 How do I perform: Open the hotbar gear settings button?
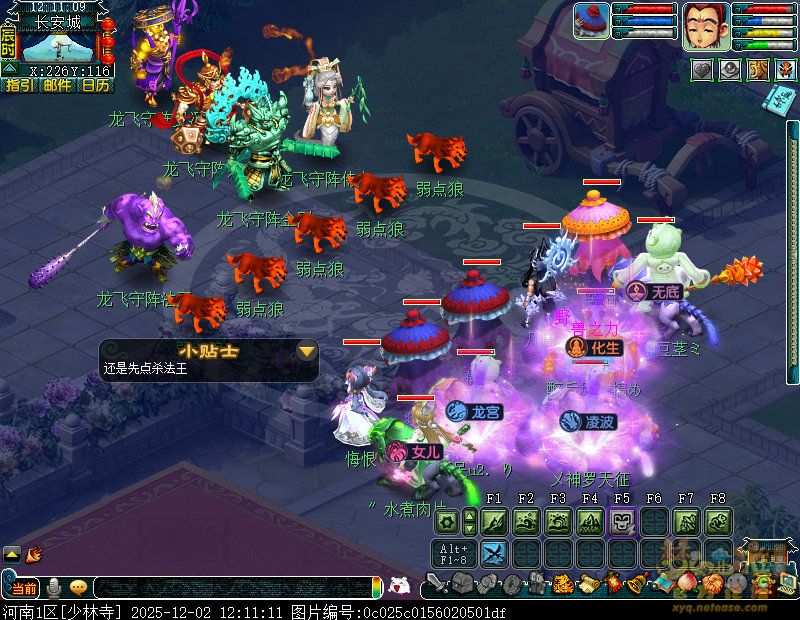[x=447, y=521]
